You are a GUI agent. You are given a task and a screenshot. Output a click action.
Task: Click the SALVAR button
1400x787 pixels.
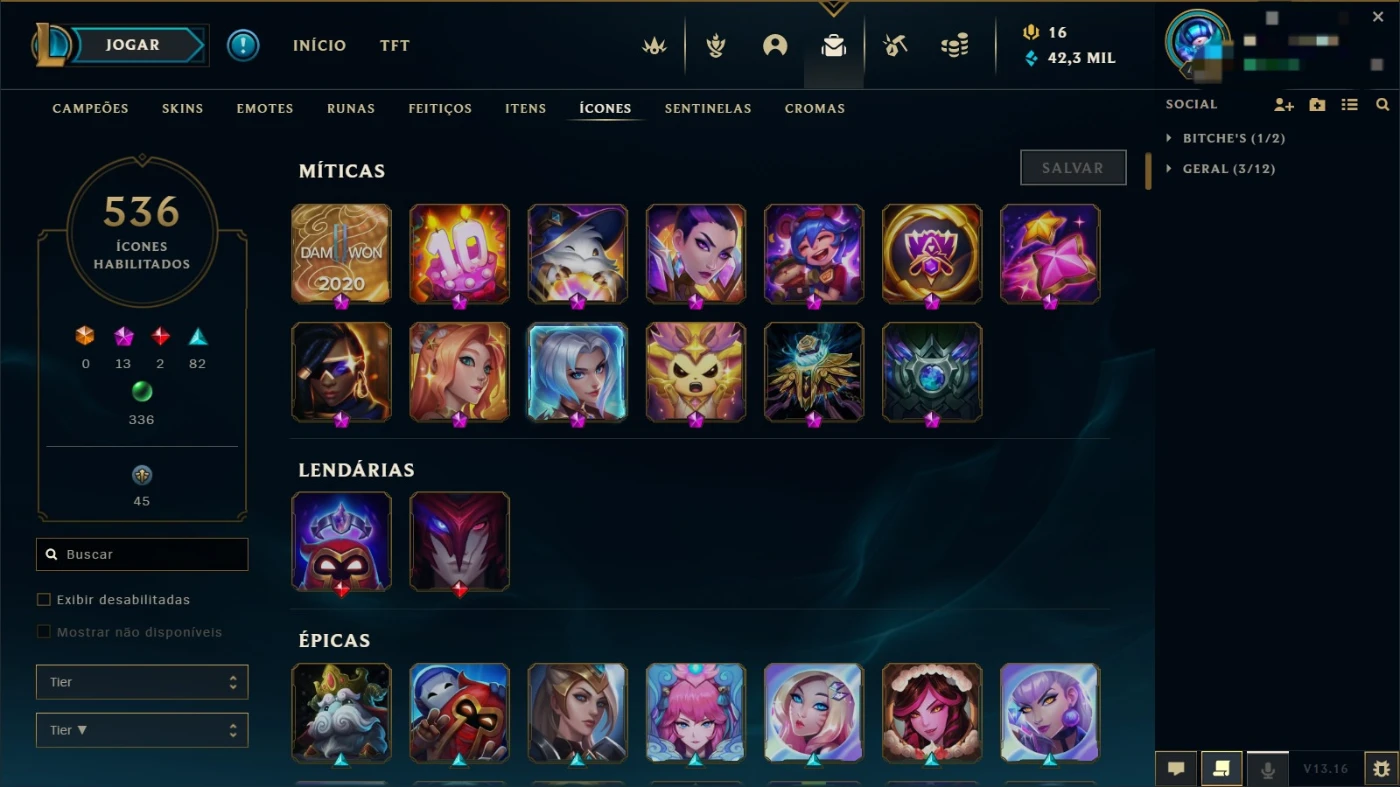coord(1072,167)
